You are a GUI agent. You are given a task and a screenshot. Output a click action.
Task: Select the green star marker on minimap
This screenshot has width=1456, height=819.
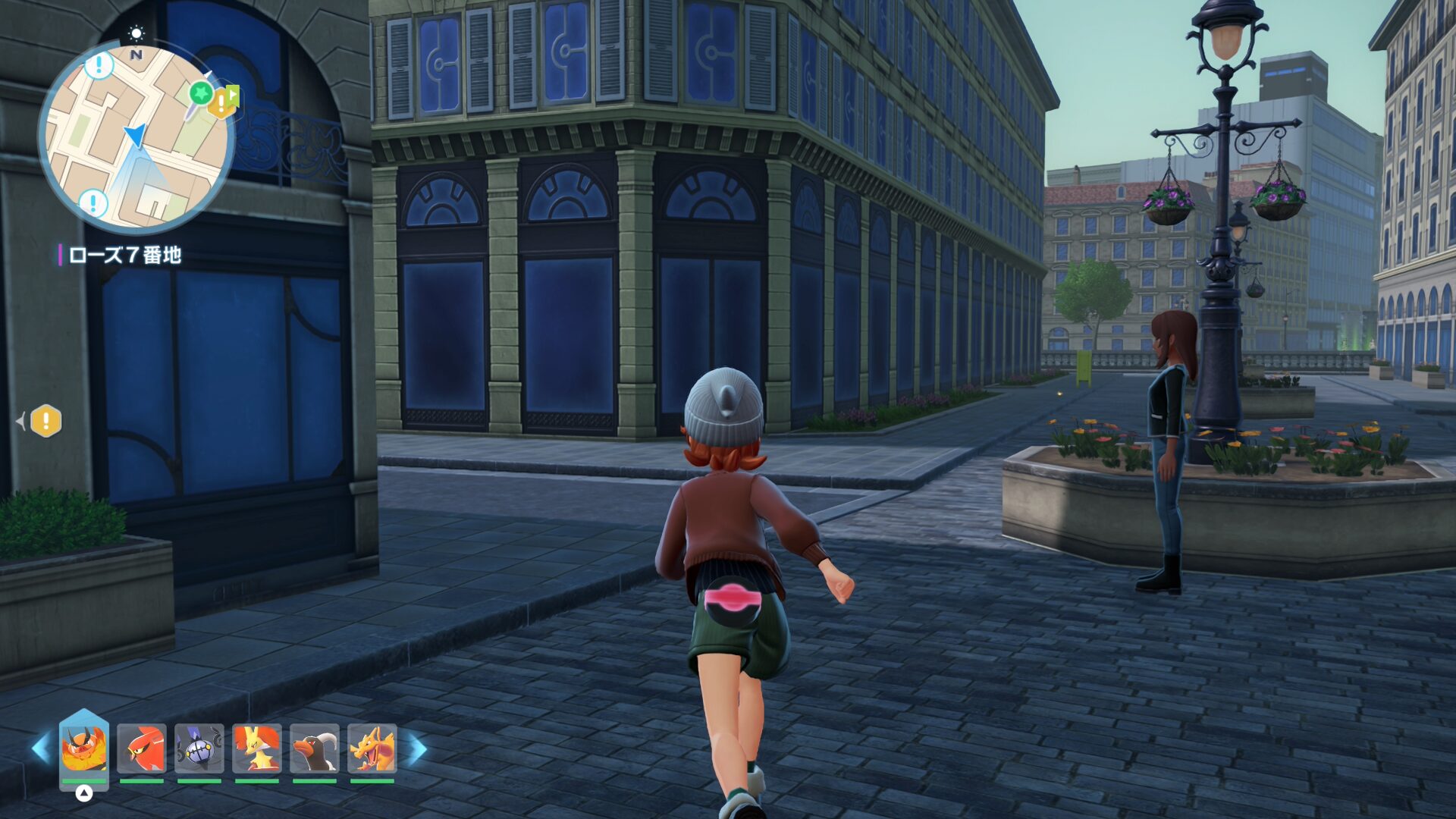coord(201,93)
